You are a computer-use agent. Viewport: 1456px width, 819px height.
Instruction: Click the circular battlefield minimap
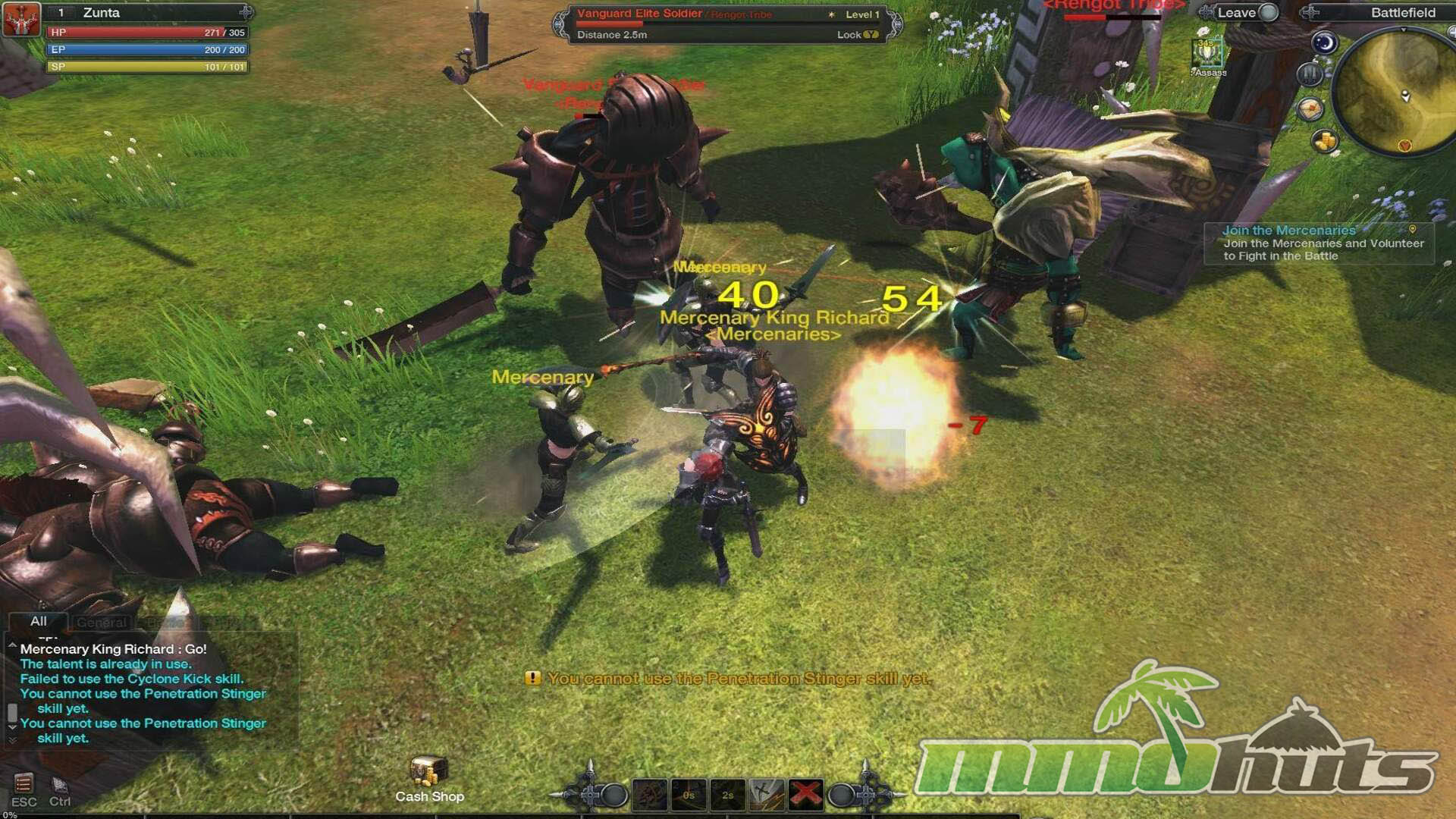(x=1394, y=92)
